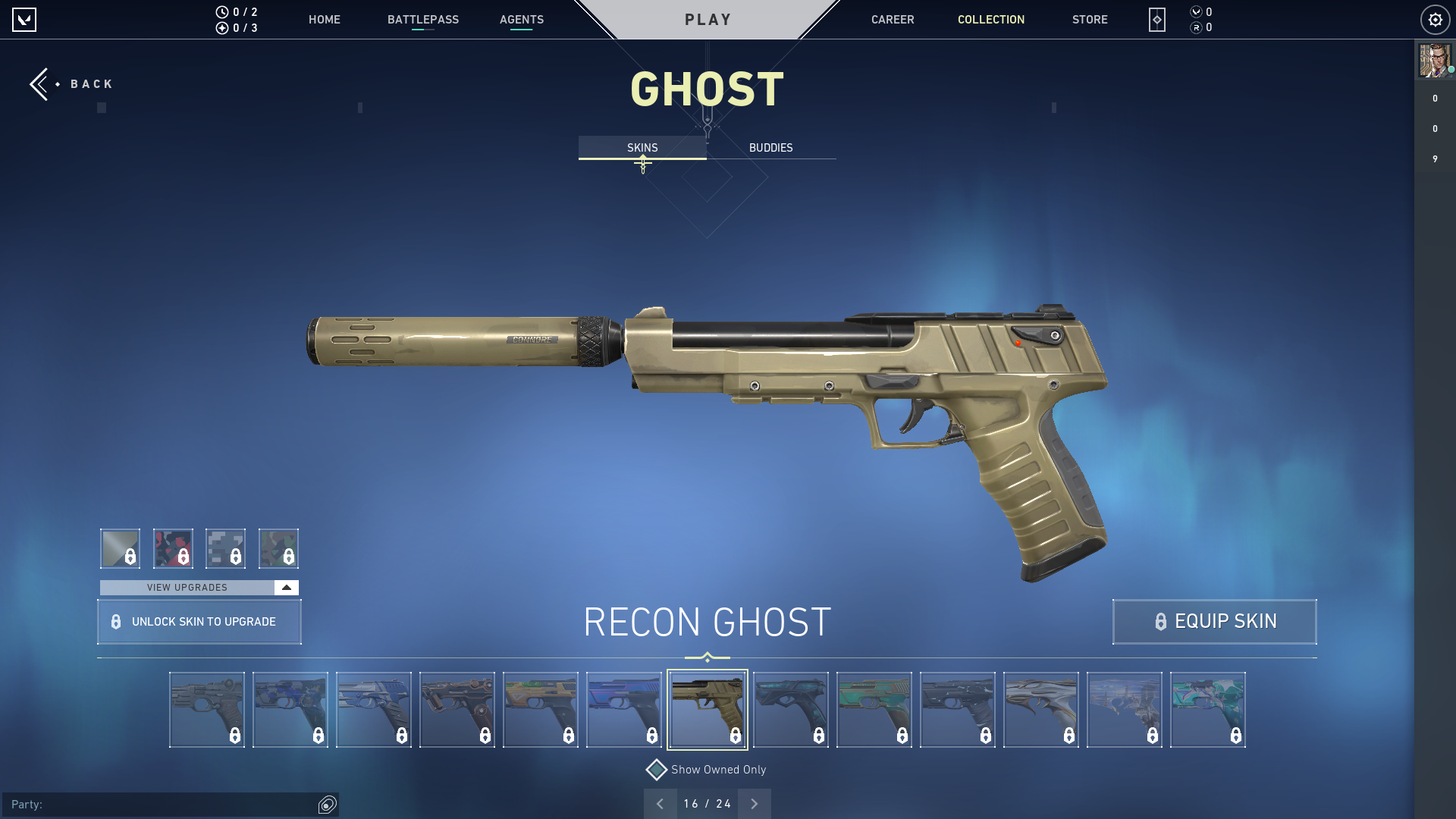Open the player card avatar
This screenshot has height=819, width=1456.
click(x=1436, y=61)
